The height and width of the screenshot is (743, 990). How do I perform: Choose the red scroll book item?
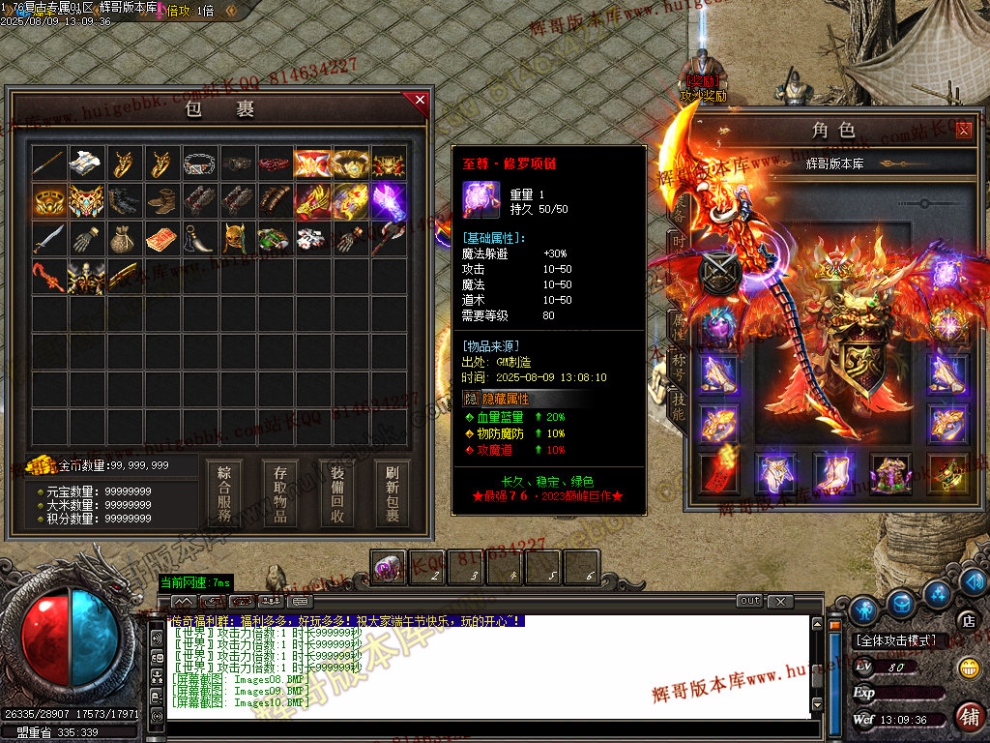click(162, 239)
